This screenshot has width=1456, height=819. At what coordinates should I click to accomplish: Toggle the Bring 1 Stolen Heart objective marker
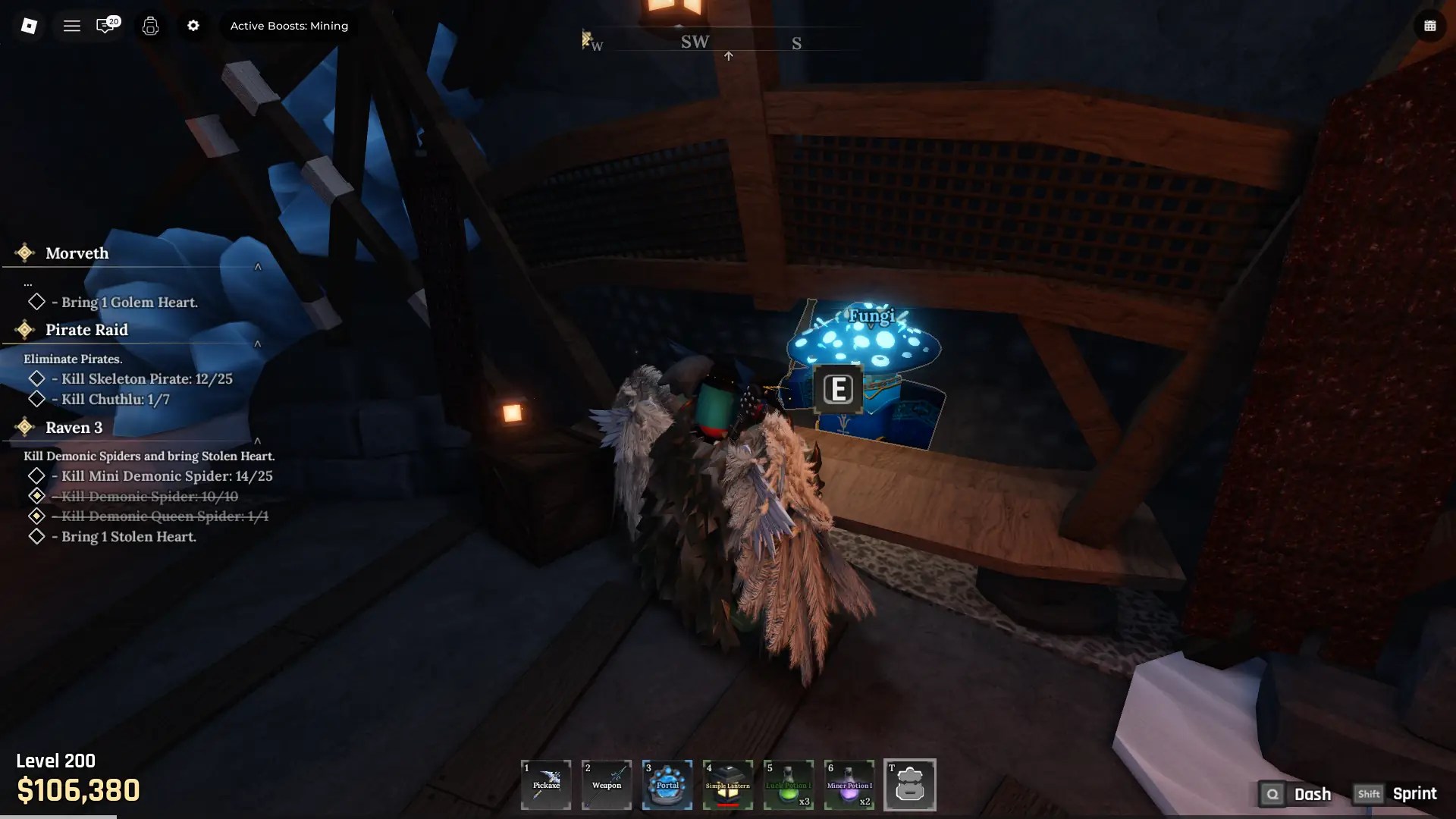[36, 537]
